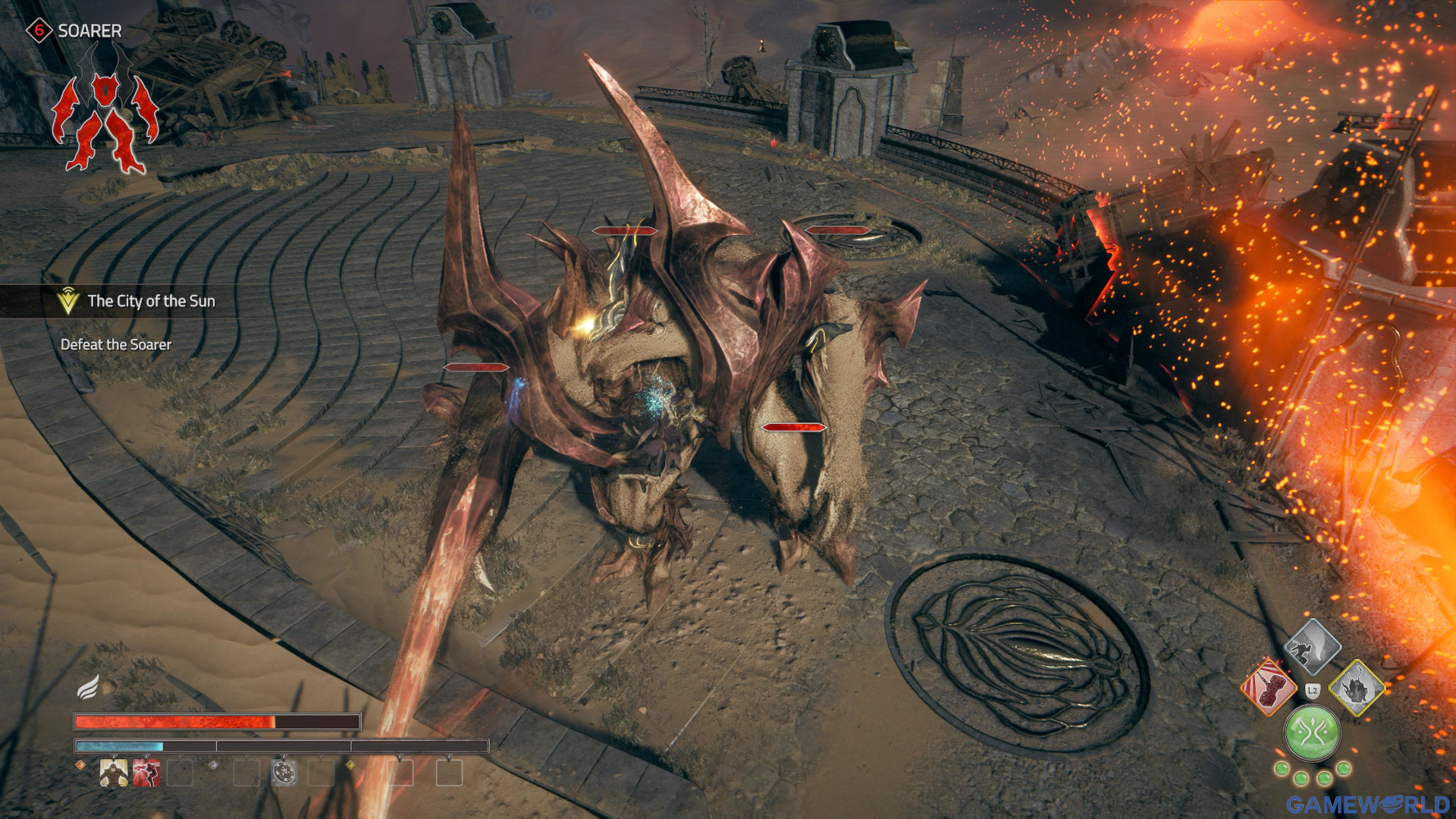Trigger the yellow-bordered creature ability diamond

pos(1357,688)
